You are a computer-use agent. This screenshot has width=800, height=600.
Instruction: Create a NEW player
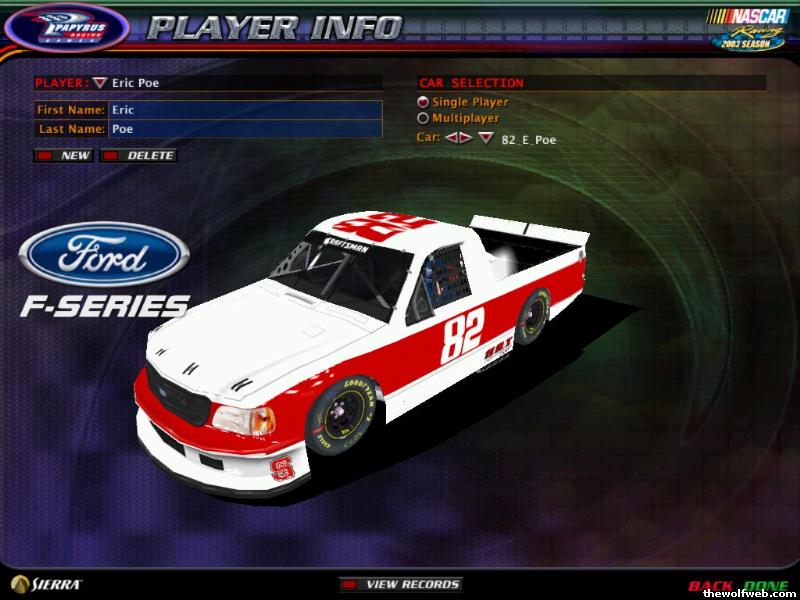[65, 156]
